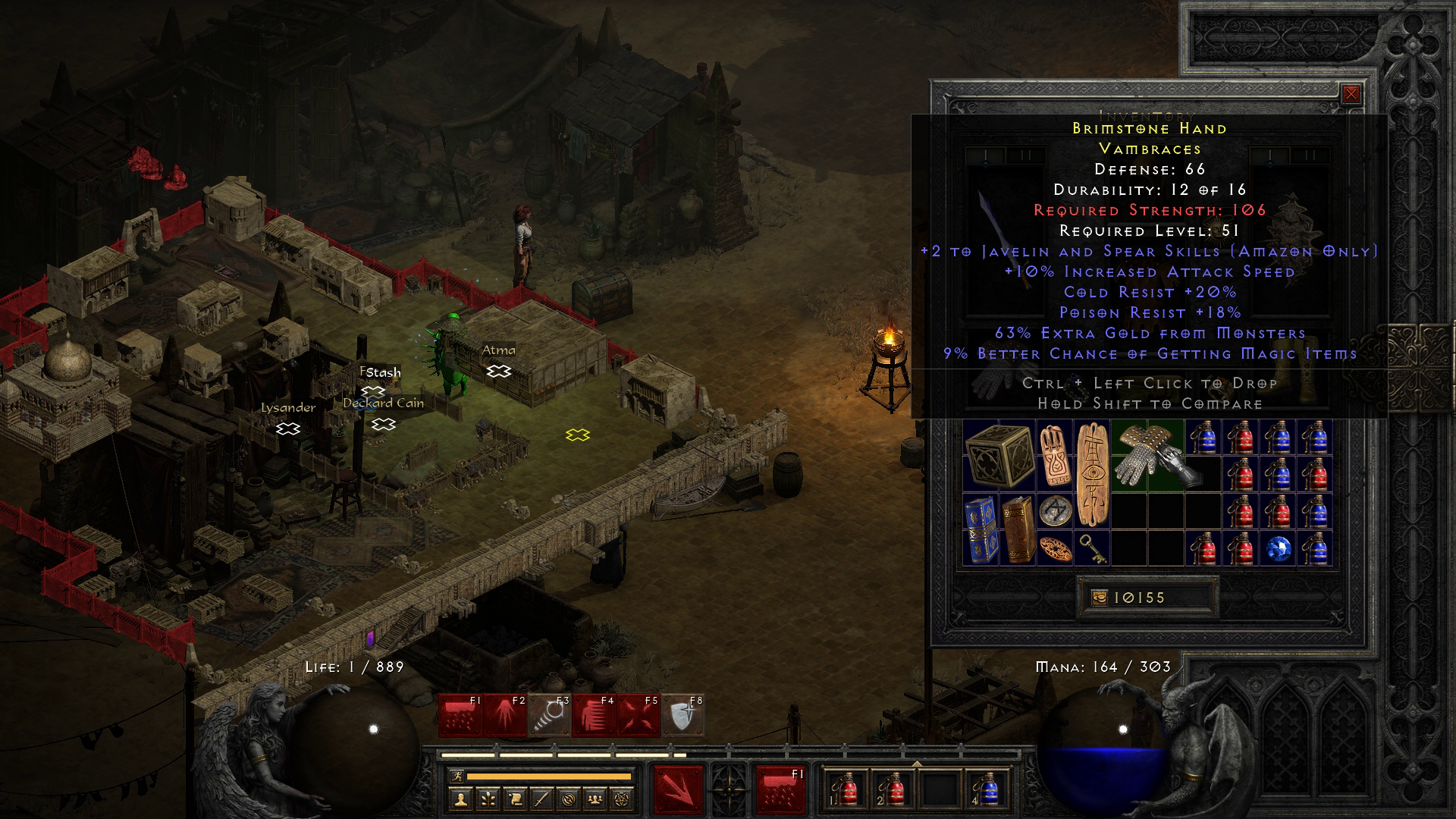Use the belt potion in slot 4
This screenshot has width=1456, height=819.
989,790
